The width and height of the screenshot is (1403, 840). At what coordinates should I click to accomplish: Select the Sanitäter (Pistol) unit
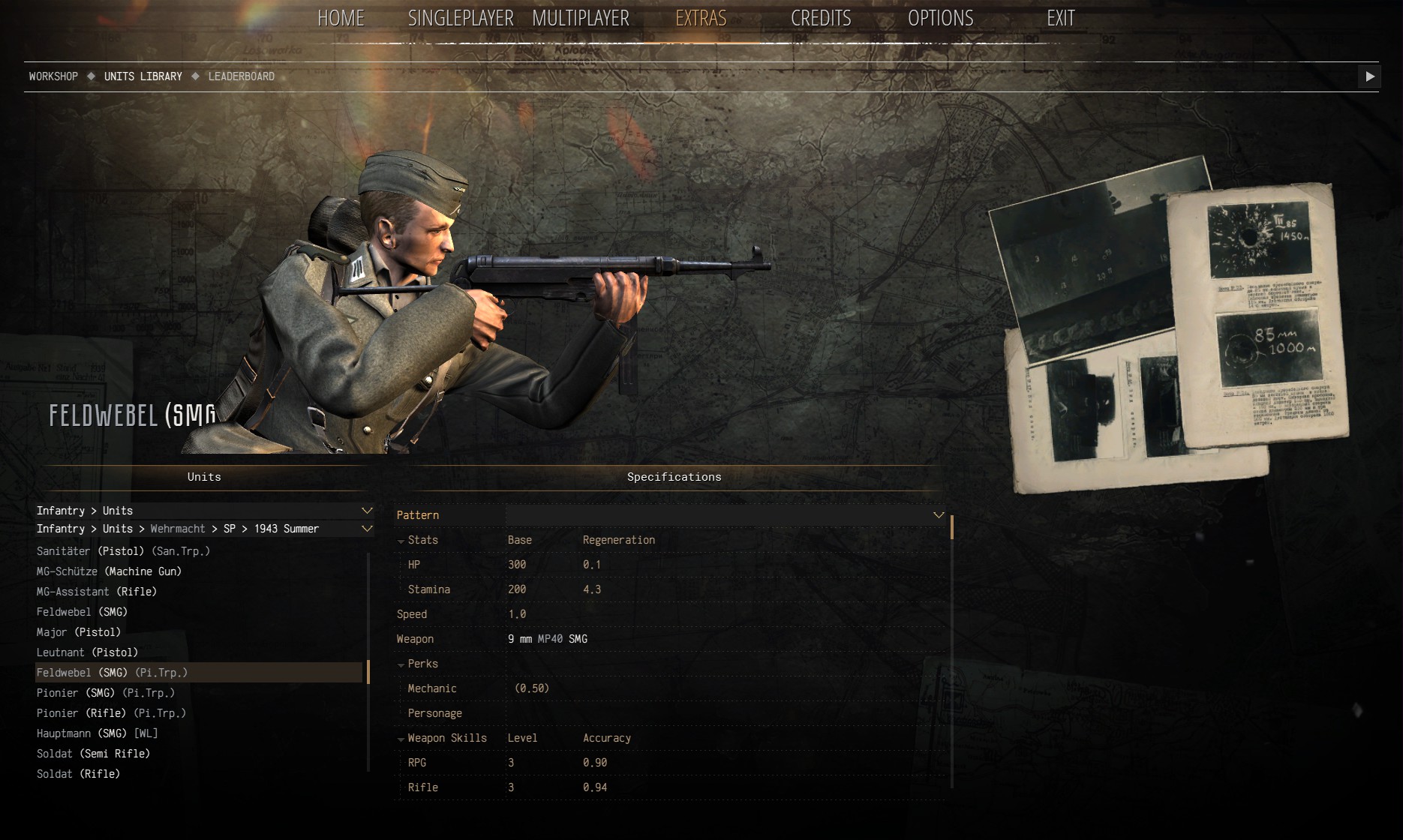[123, 551]
